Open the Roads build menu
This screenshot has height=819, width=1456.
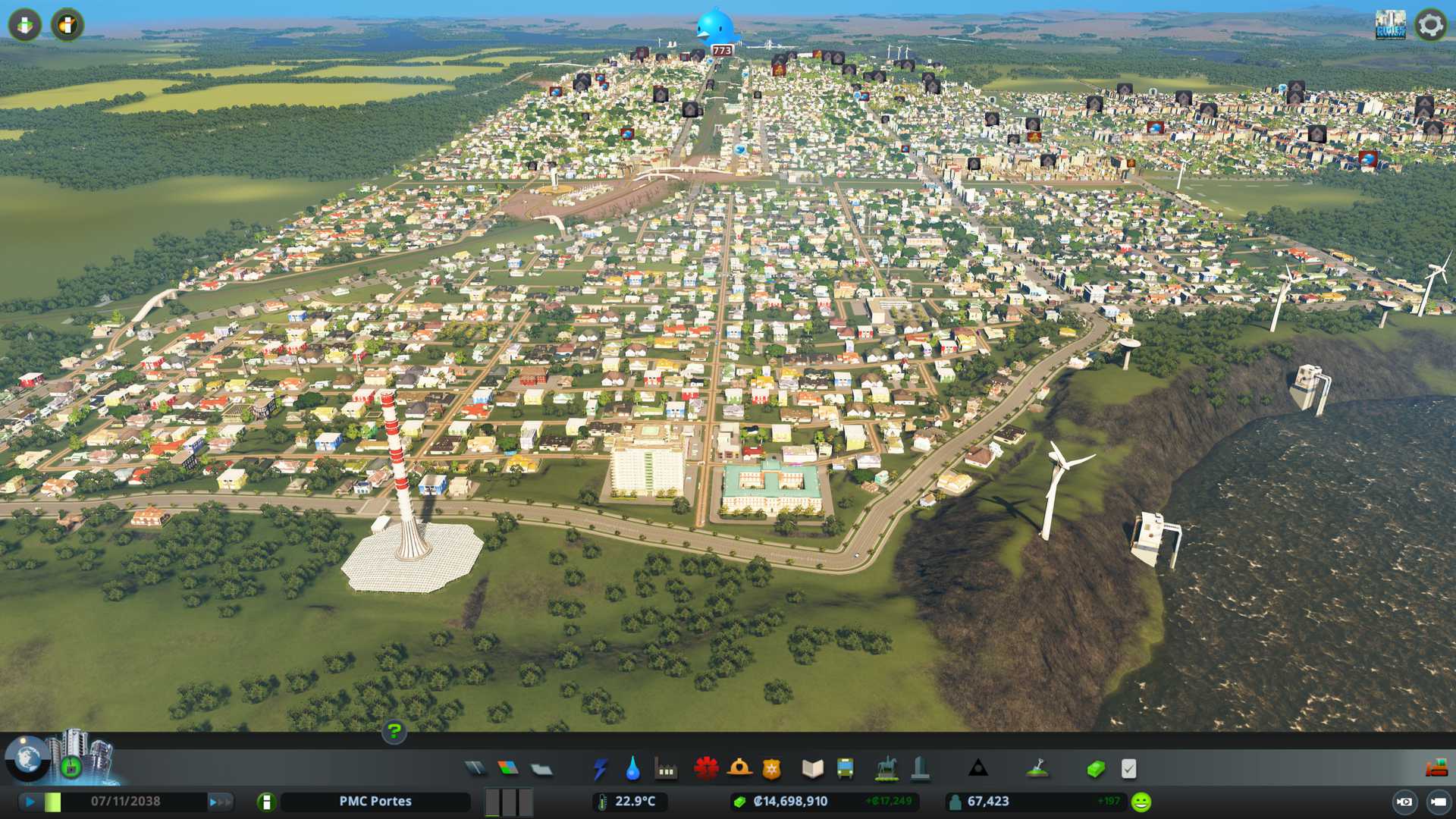(x=475, y=769)
